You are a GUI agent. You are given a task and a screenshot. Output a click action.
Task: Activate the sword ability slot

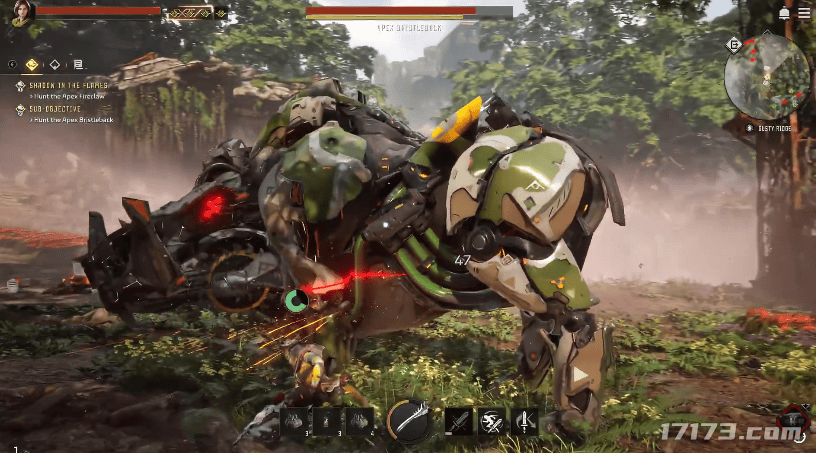(x=458, y=422)
